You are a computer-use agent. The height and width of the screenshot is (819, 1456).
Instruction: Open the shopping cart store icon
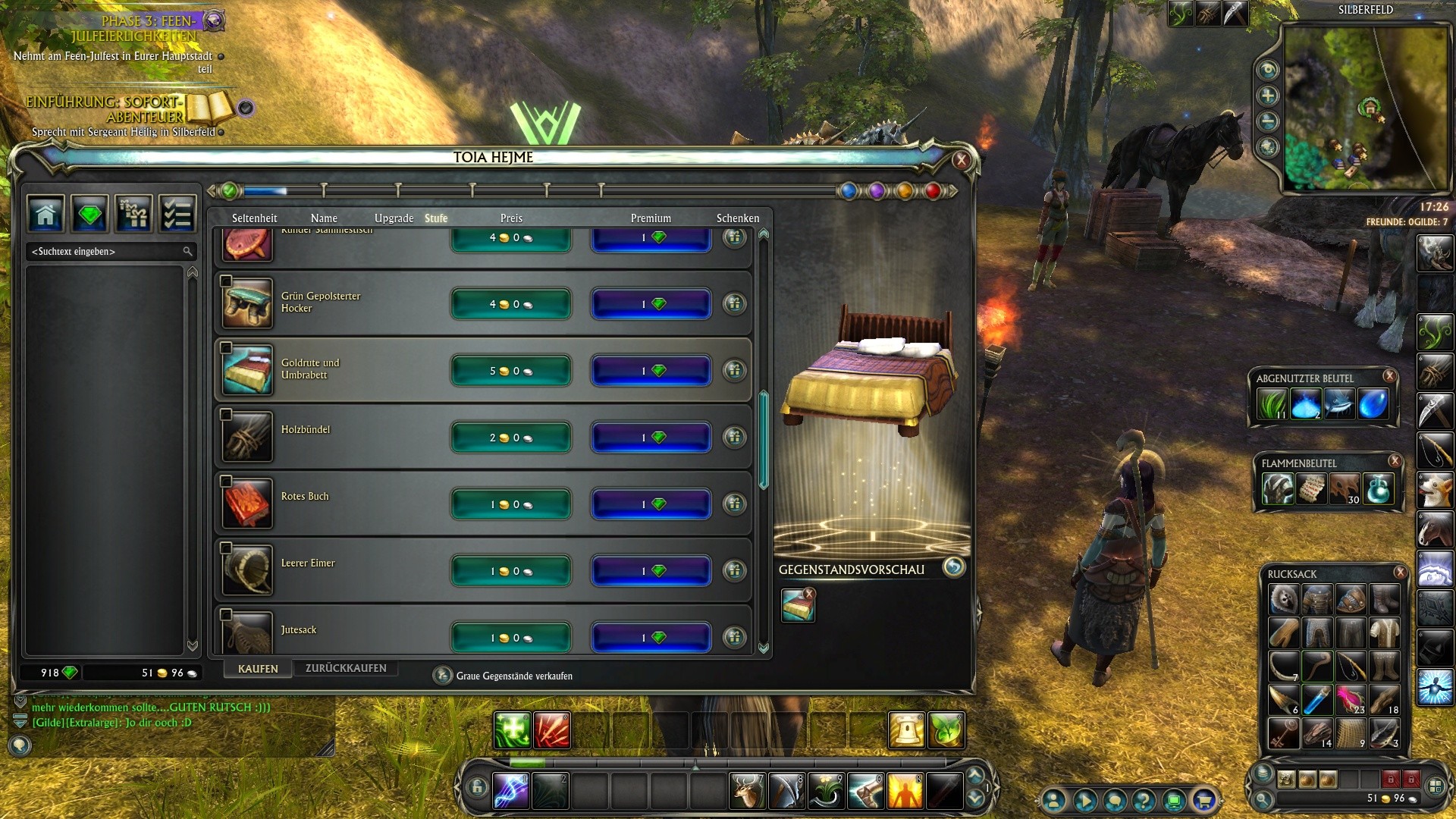point(1203,800)
